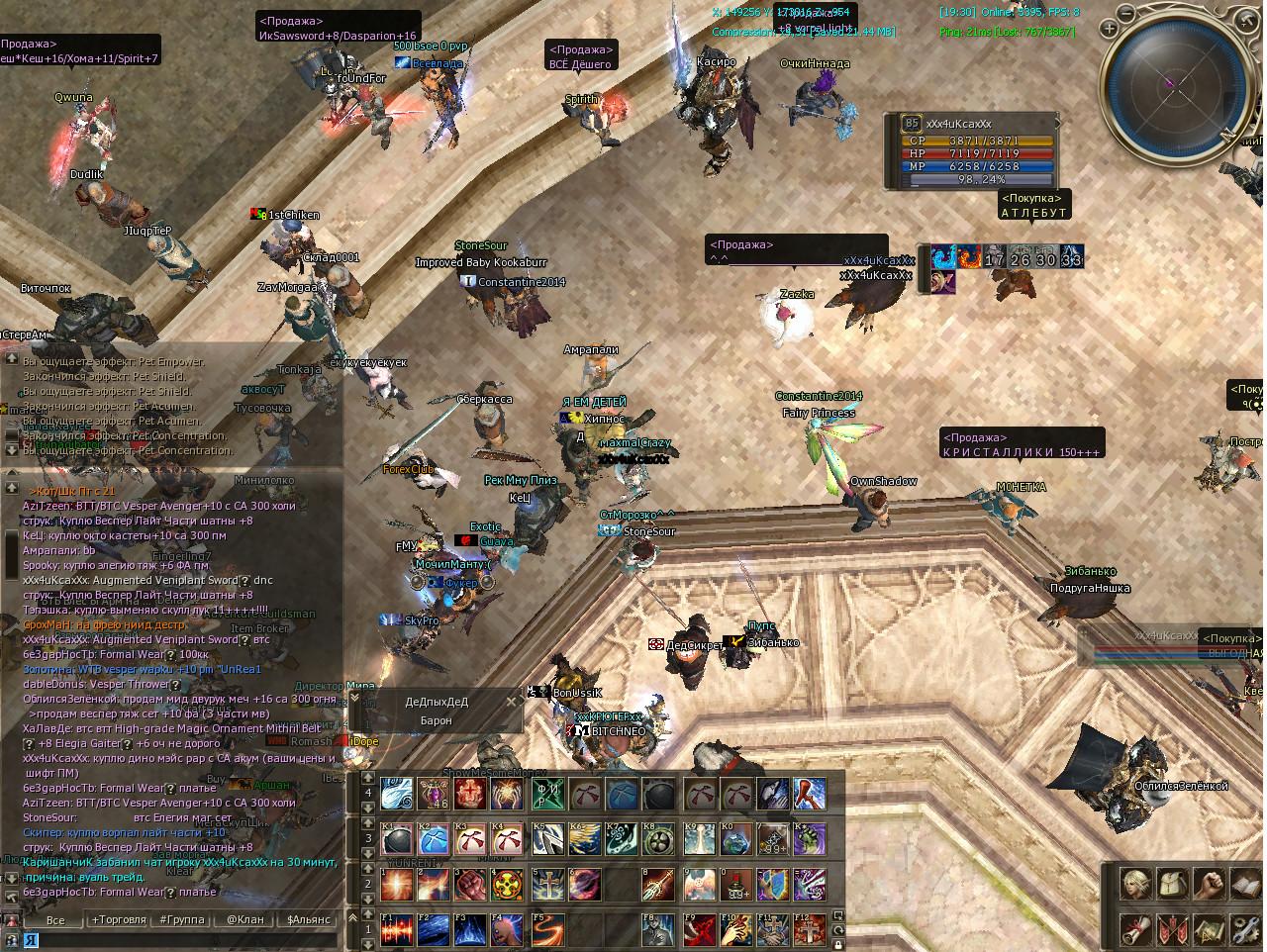The image size is (1267, 952).
Task: Activate the F1 red soundwave skill
Action: (x=397, y=931)
